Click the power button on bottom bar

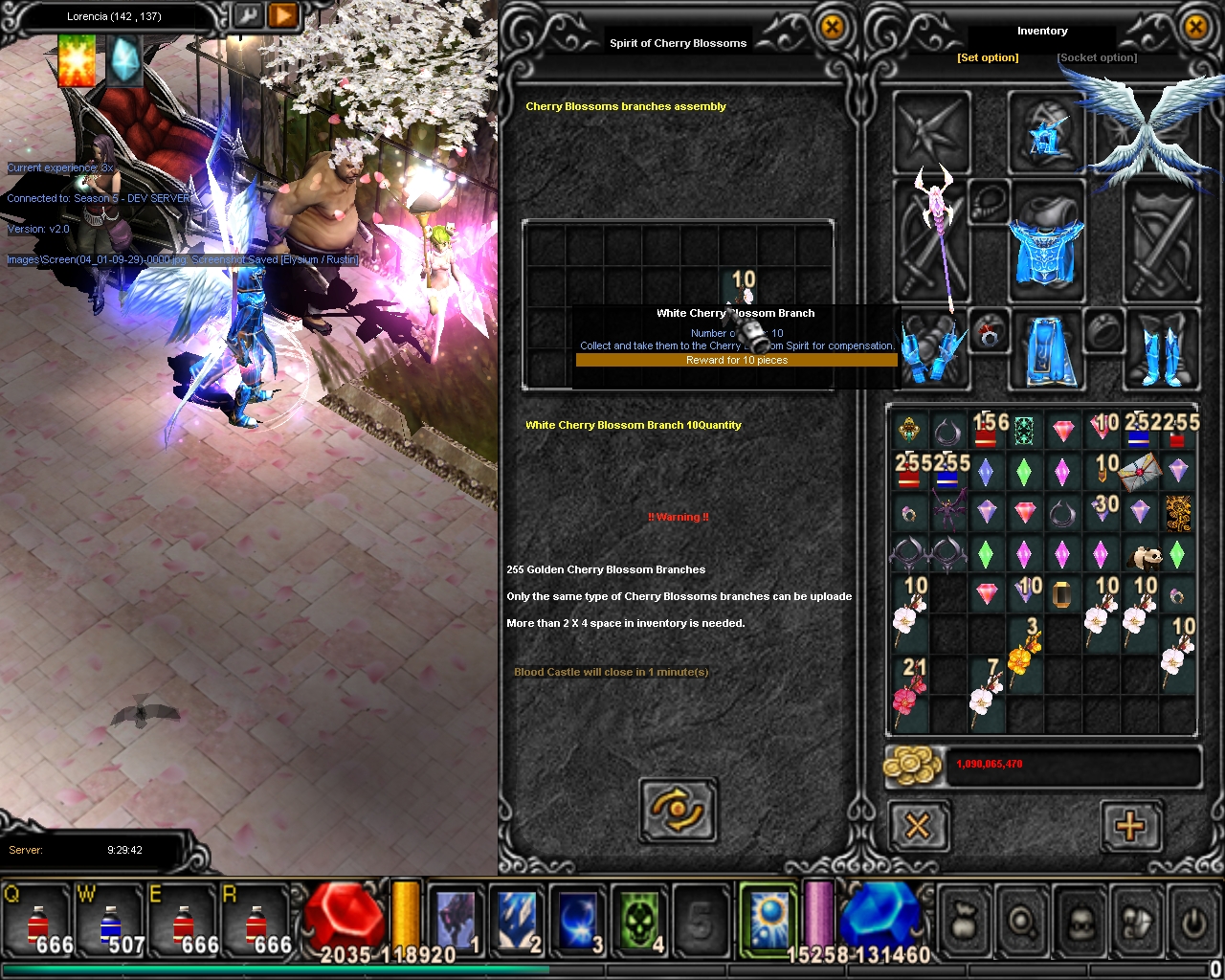[1192, 921]
